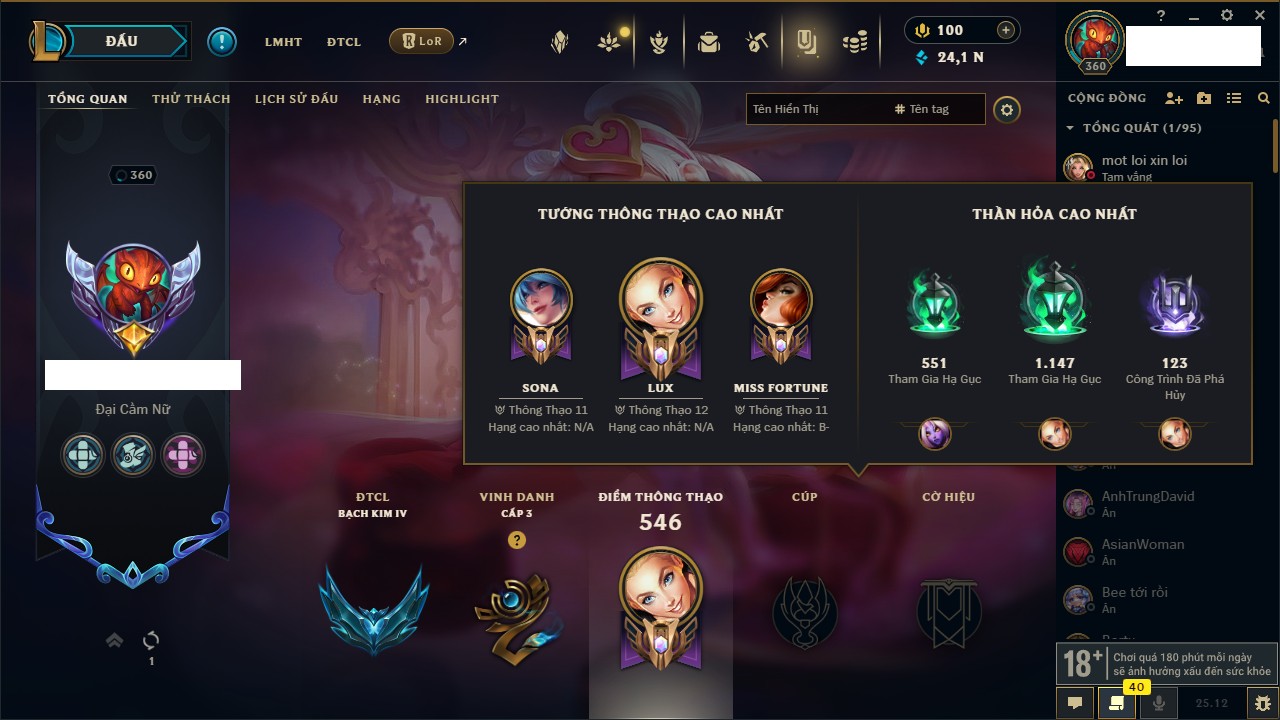Open the coin stack store icon
Viewport: 1280px width, 720px height.
(854, 42)
